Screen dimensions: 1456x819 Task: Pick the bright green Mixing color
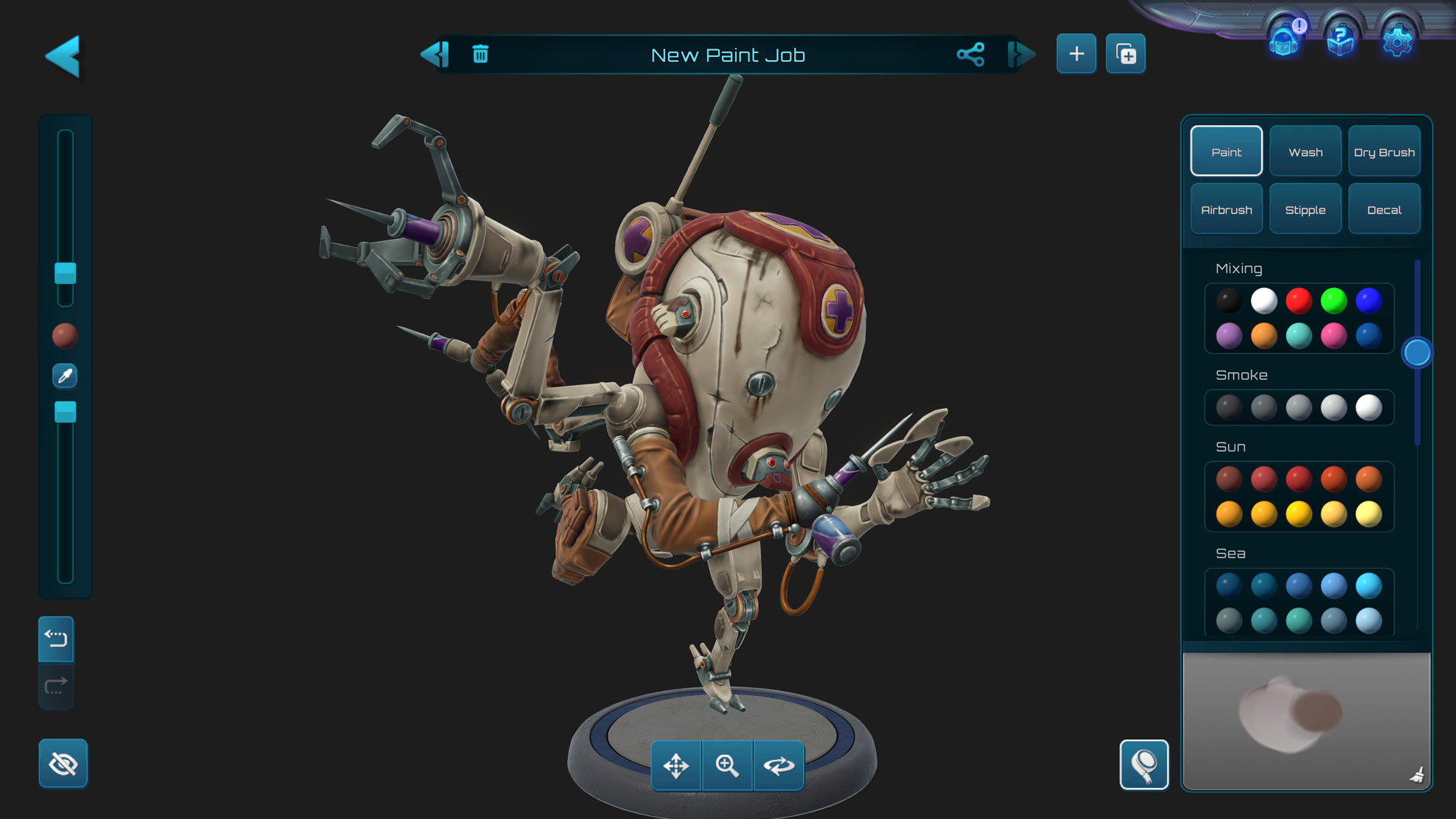point(1333,300)
